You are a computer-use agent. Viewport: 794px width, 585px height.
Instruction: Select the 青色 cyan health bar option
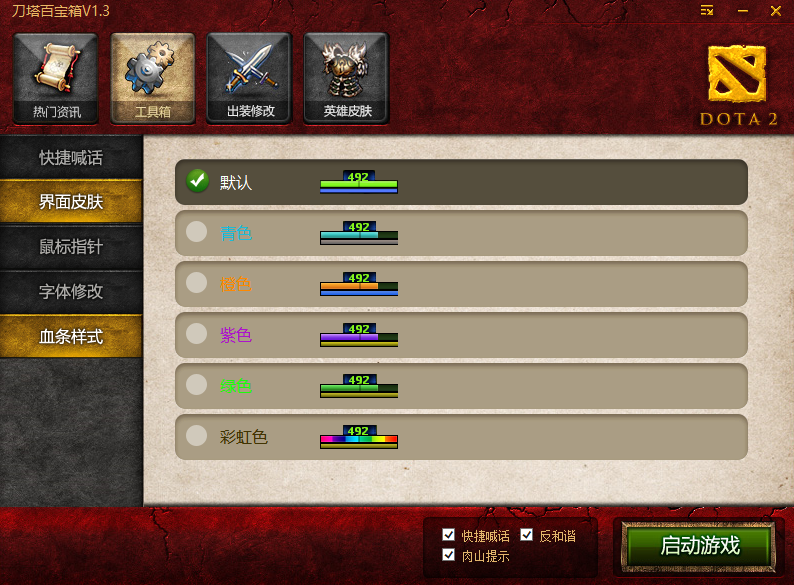coord(197,232)
